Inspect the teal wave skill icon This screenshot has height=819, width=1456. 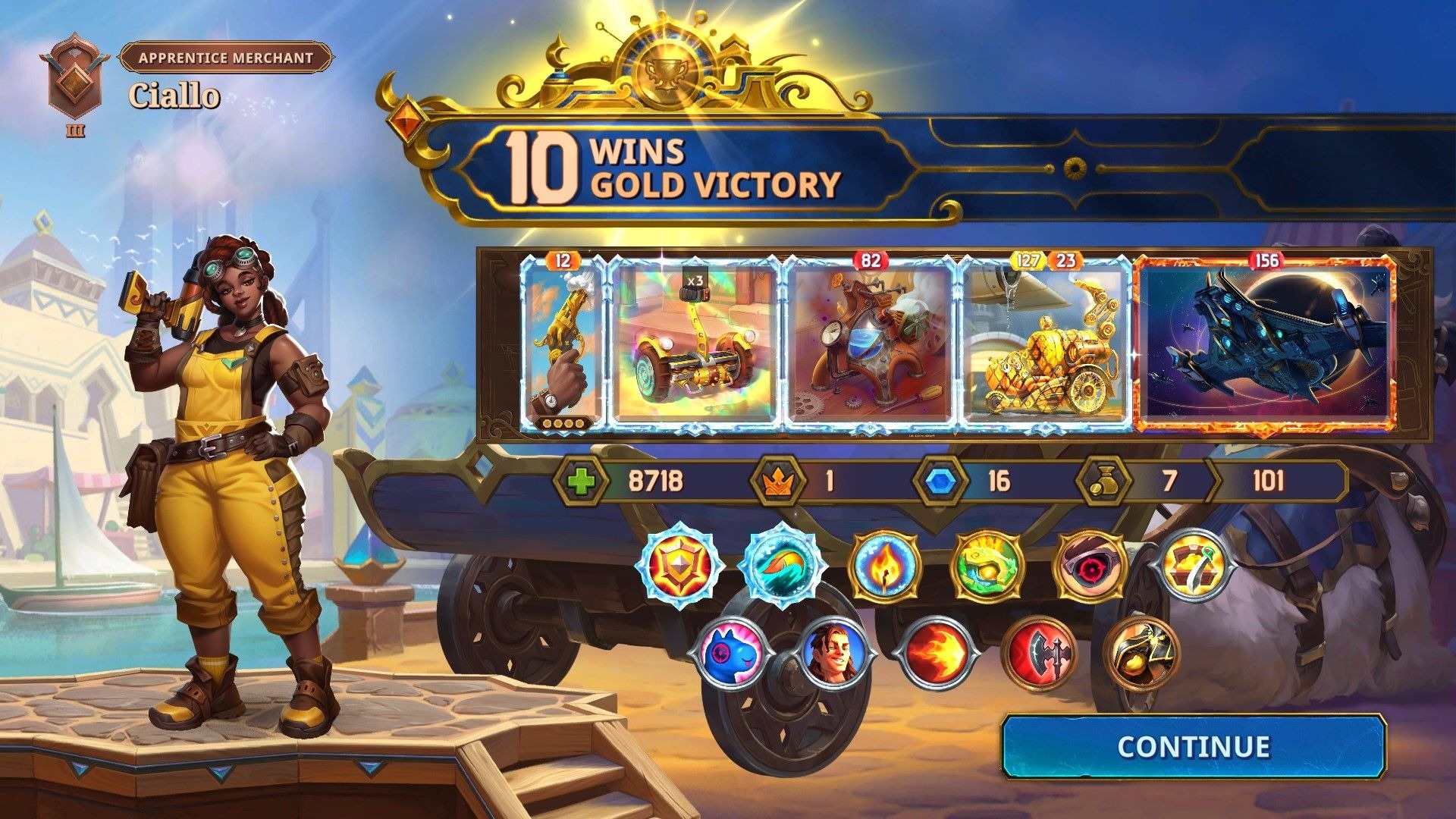(781, 566)
